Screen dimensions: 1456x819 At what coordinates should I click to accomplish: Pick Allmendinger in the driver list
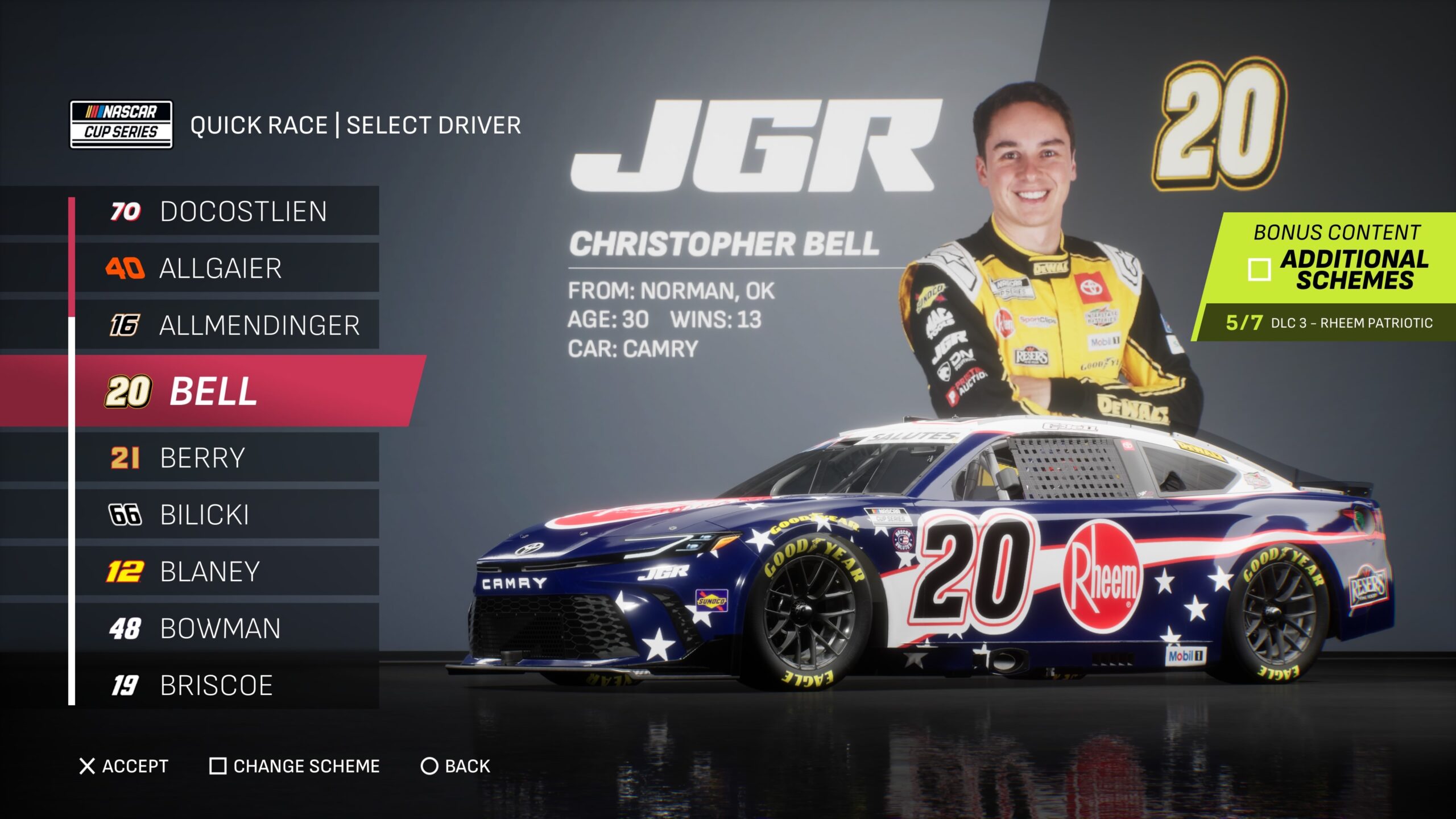click(x=227, y=325)
